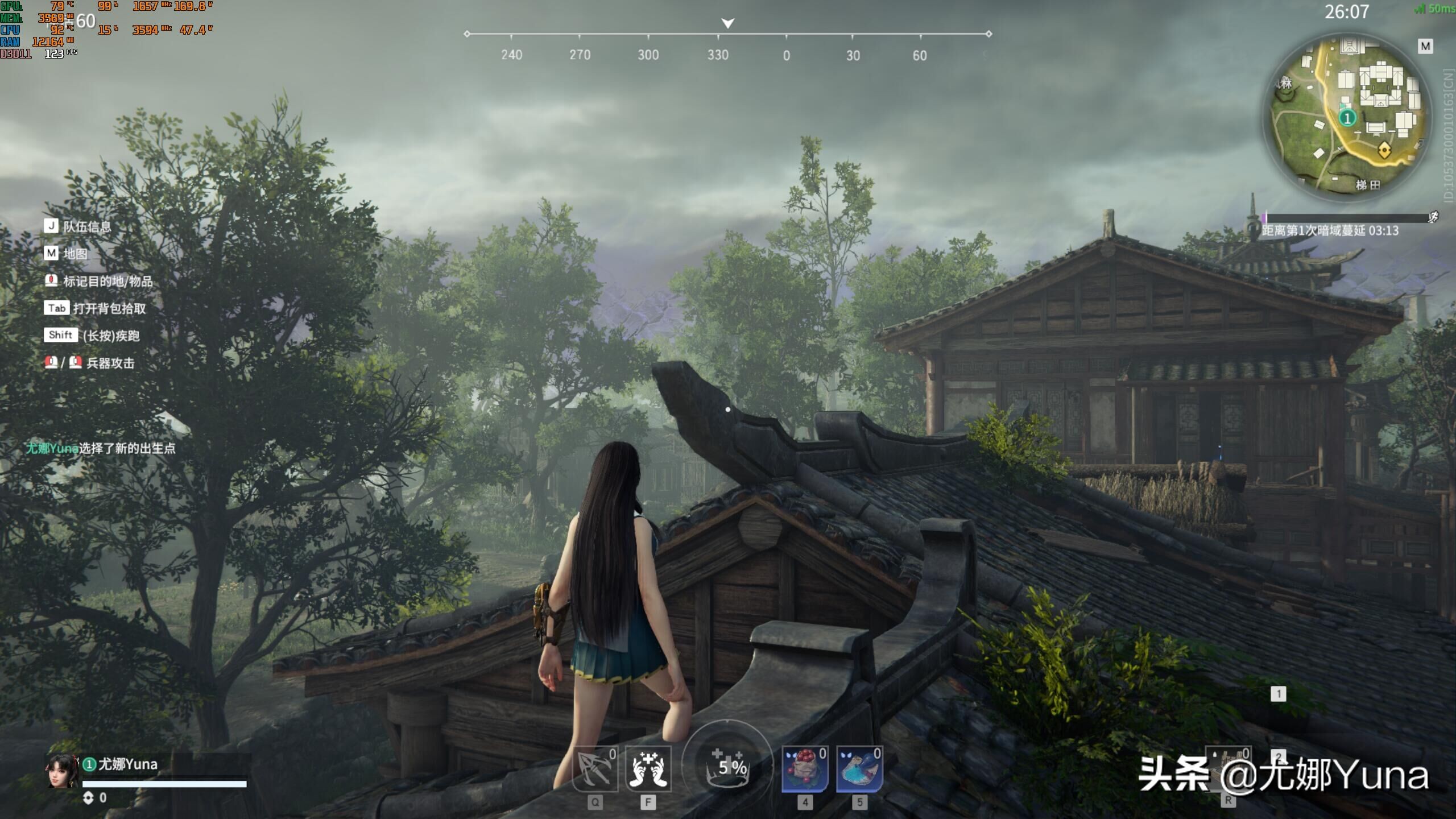Open the circular minimap
1456x819 pixels.
(x=1346, y=117)
